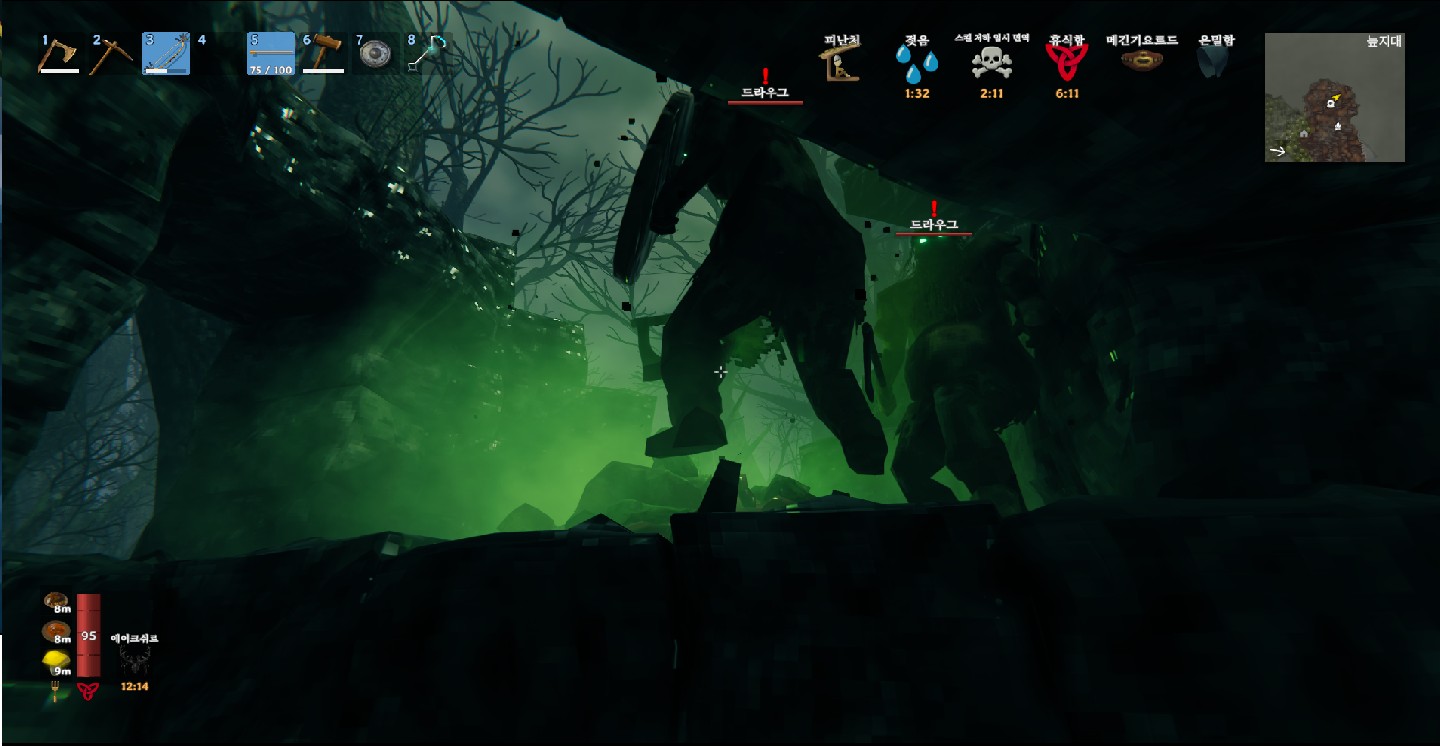Select the axe in hotbar slot 1
Screen dimensions: 1440x746
tap(58, 55)
